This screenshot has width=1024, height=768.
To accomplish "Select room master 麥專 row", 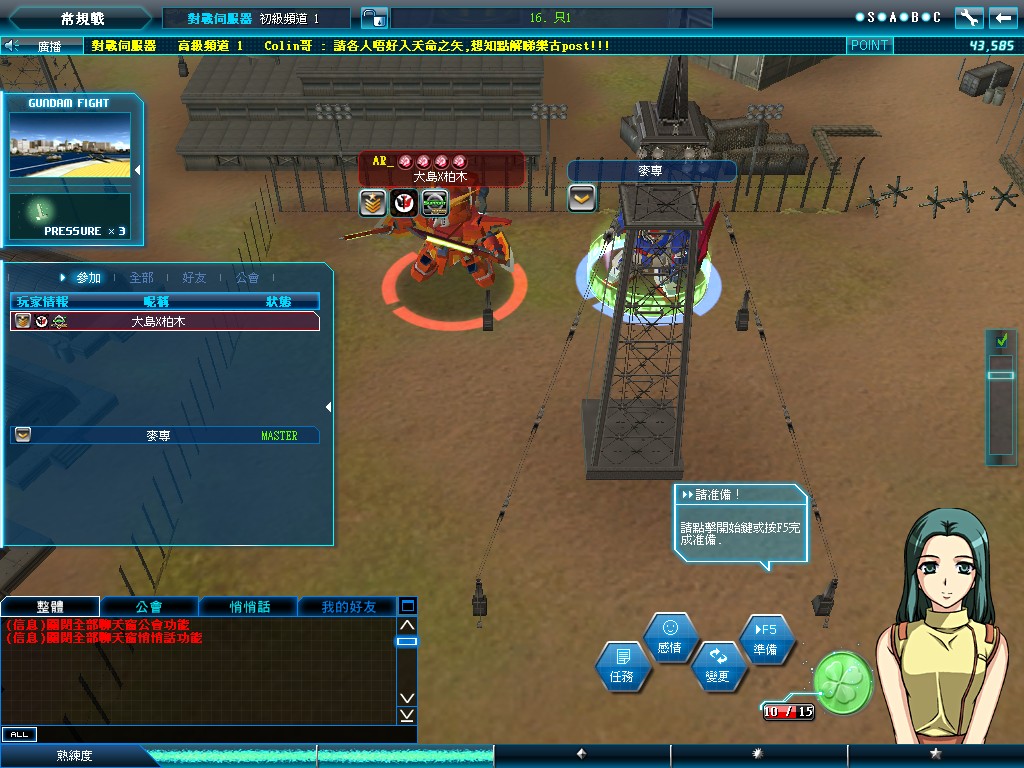I will coord(165,436).
